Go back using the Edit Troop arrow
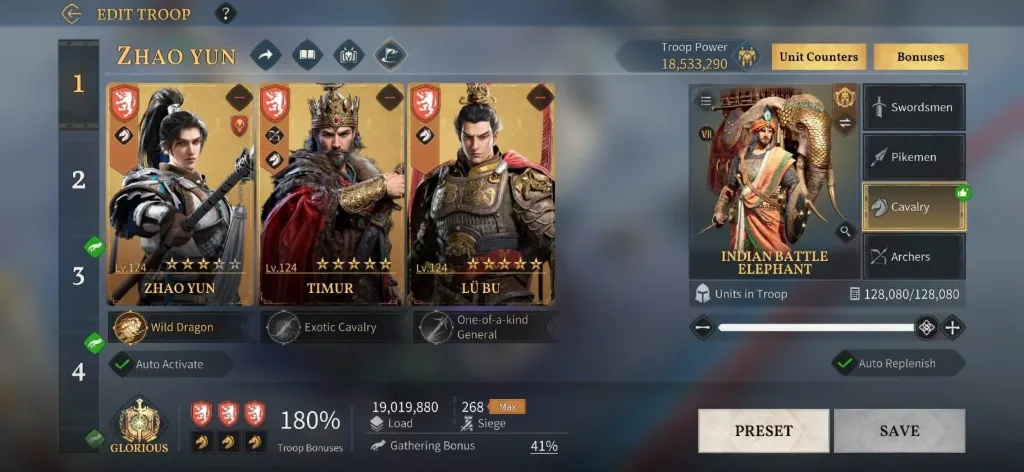The width and height of the screenshot is (1024, 472). click(71, 14)
